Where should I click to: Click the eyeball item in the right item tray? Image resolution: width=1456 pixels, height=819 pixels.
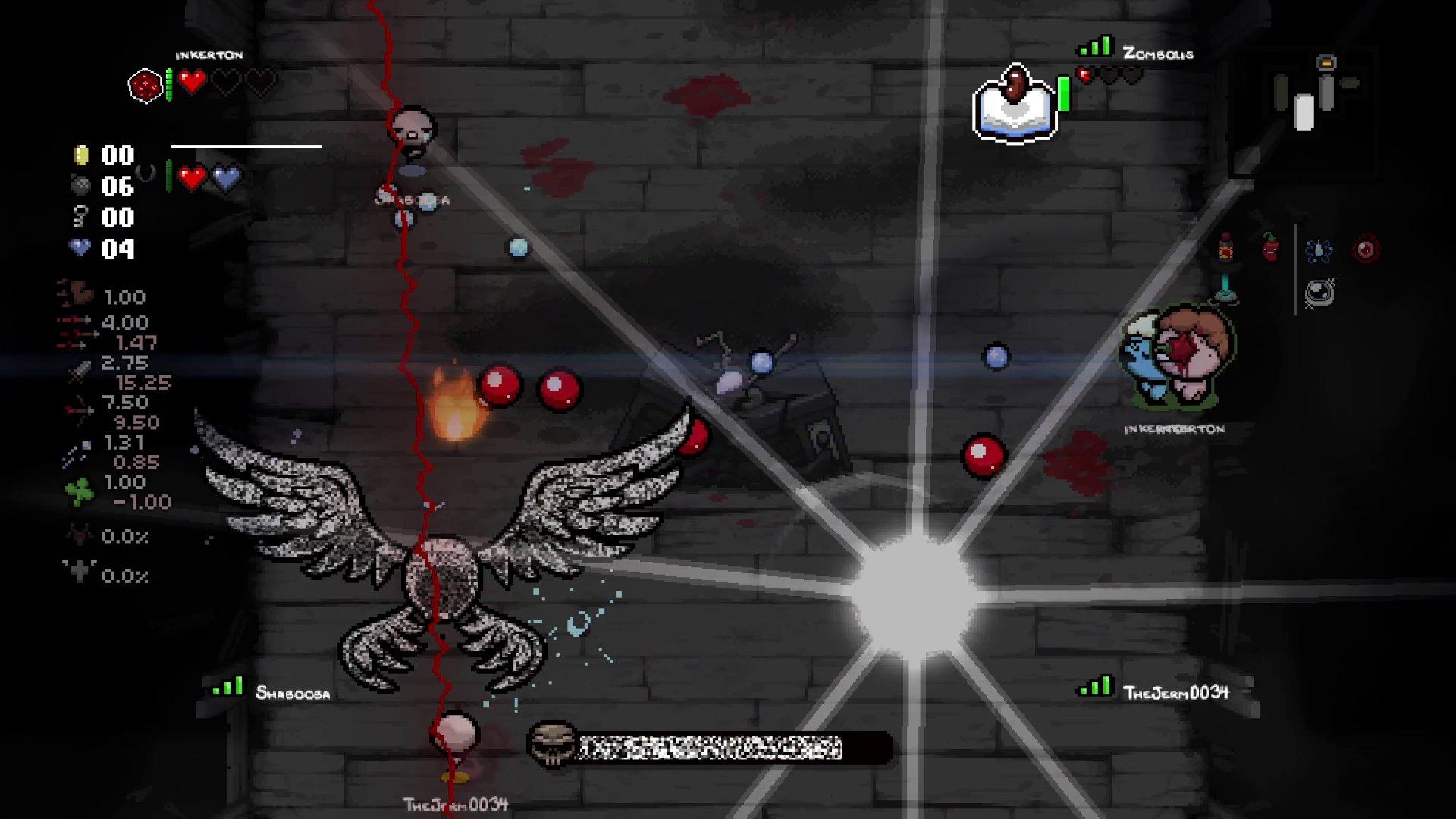1364,249
